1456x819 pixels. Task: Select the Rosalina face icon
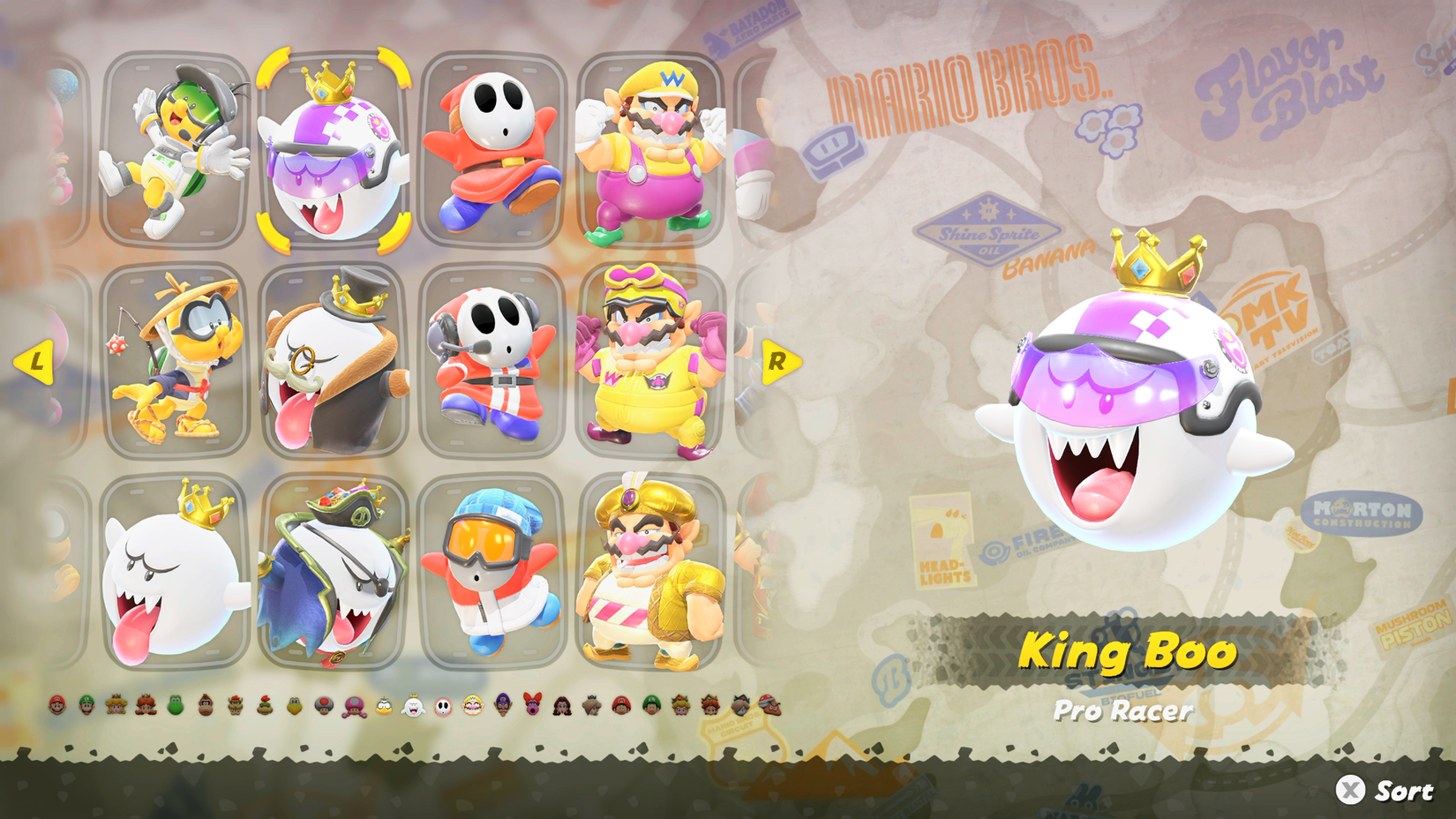592,706
